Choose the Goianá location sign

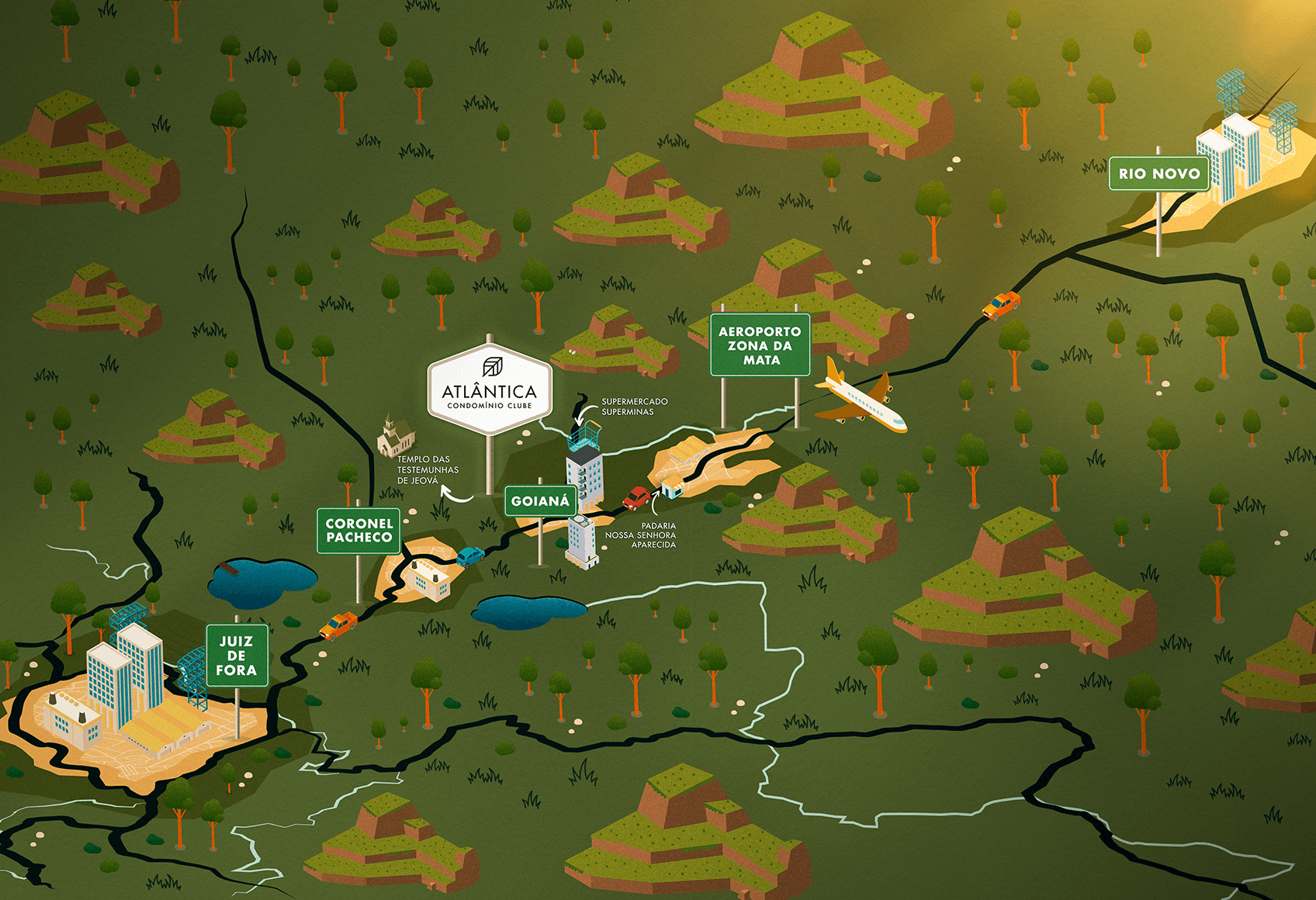(540, 501)
